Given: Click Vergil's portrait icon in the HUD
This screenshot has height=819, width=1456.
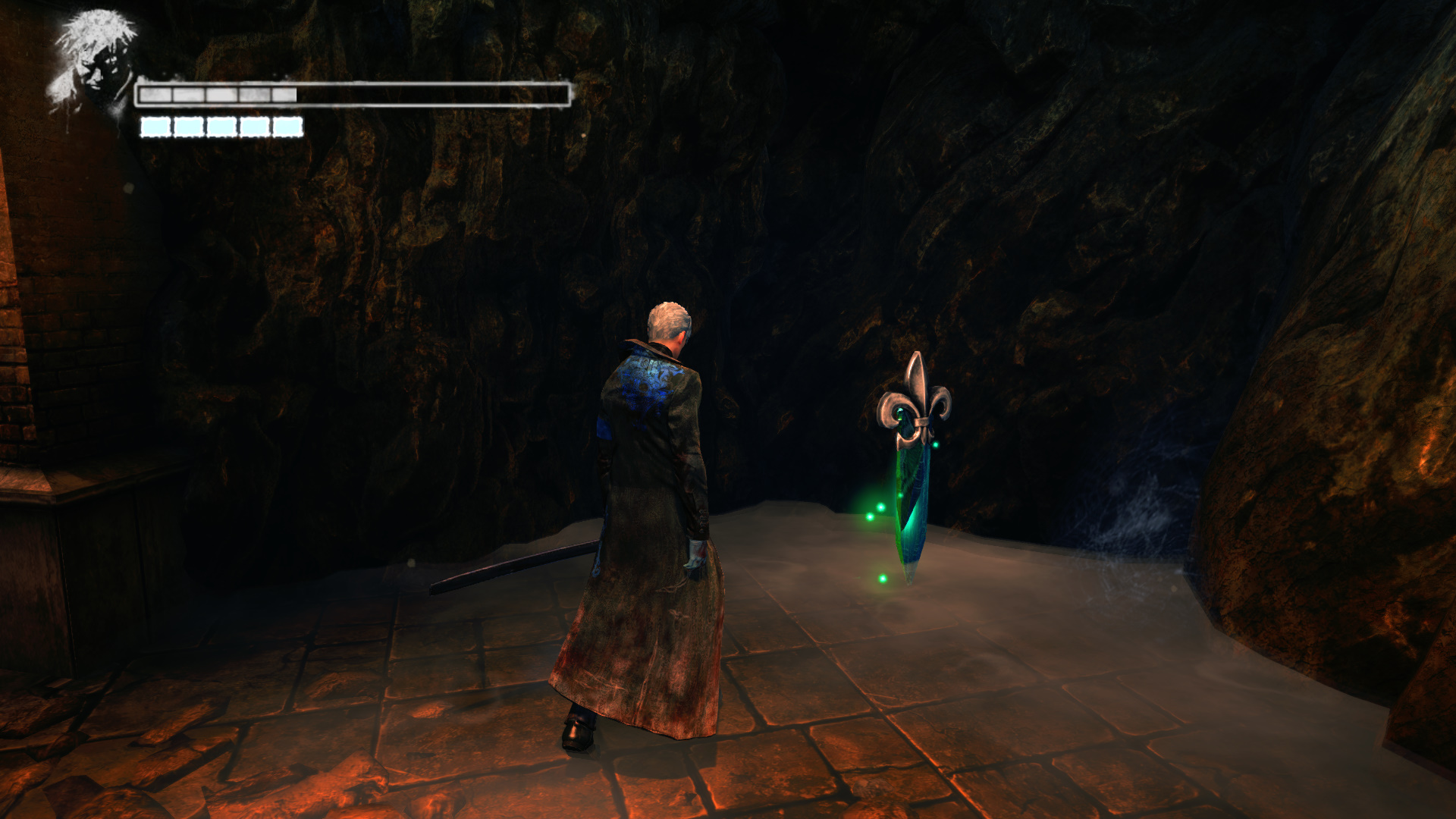Looking at the screenshot, I should tap(93, 62).
